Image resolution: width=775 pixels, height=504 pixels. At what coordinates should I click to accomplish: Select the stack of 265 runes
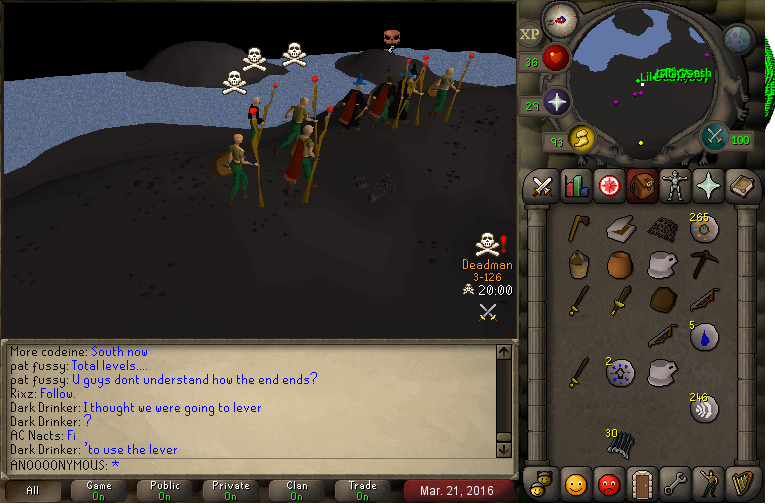[703, 229]
